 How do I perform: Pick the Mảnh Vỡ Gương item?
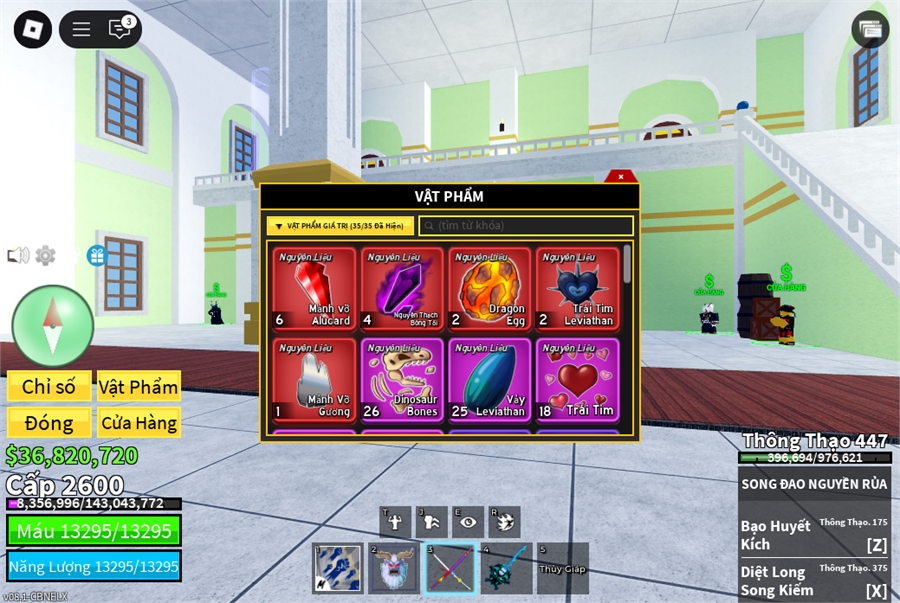(x=315, y=380)
